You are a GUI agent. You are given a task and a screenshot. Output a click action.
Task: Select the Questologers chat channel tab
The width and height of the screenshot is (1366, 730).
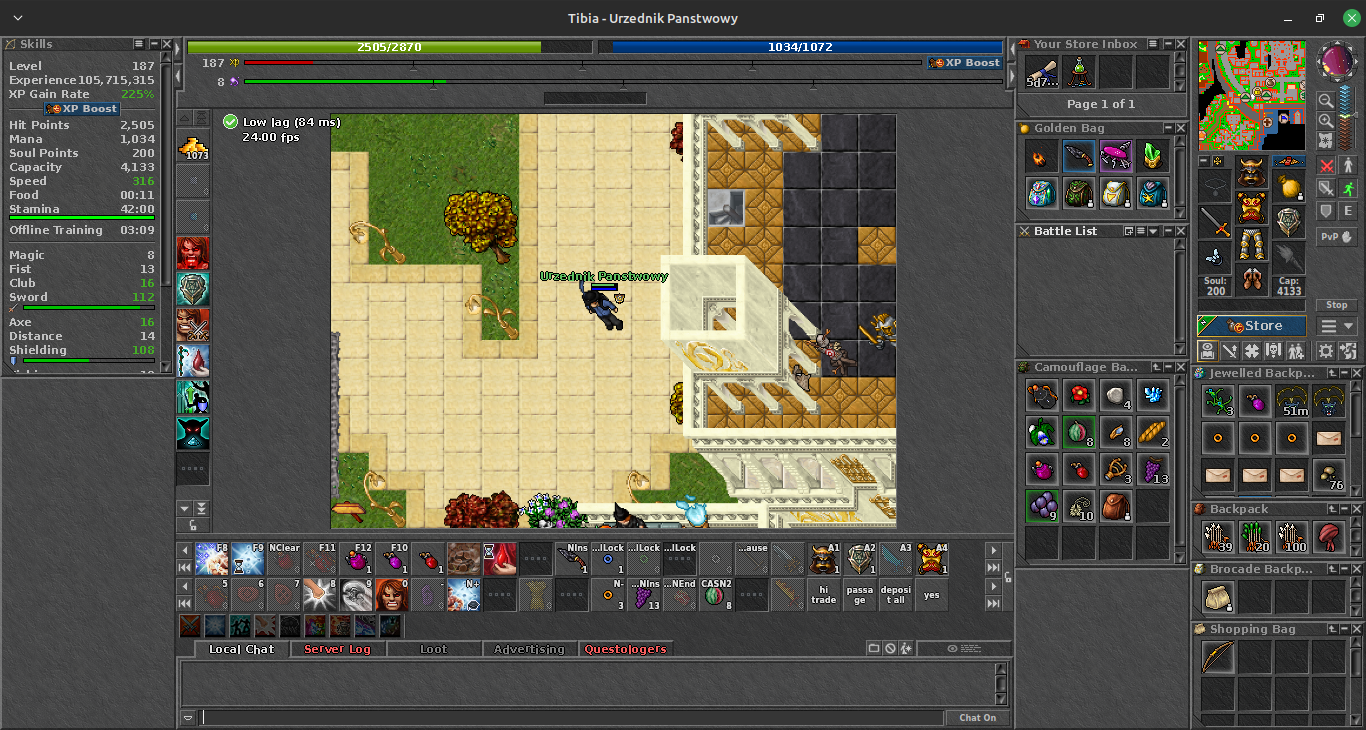click(x=625, y=649)
